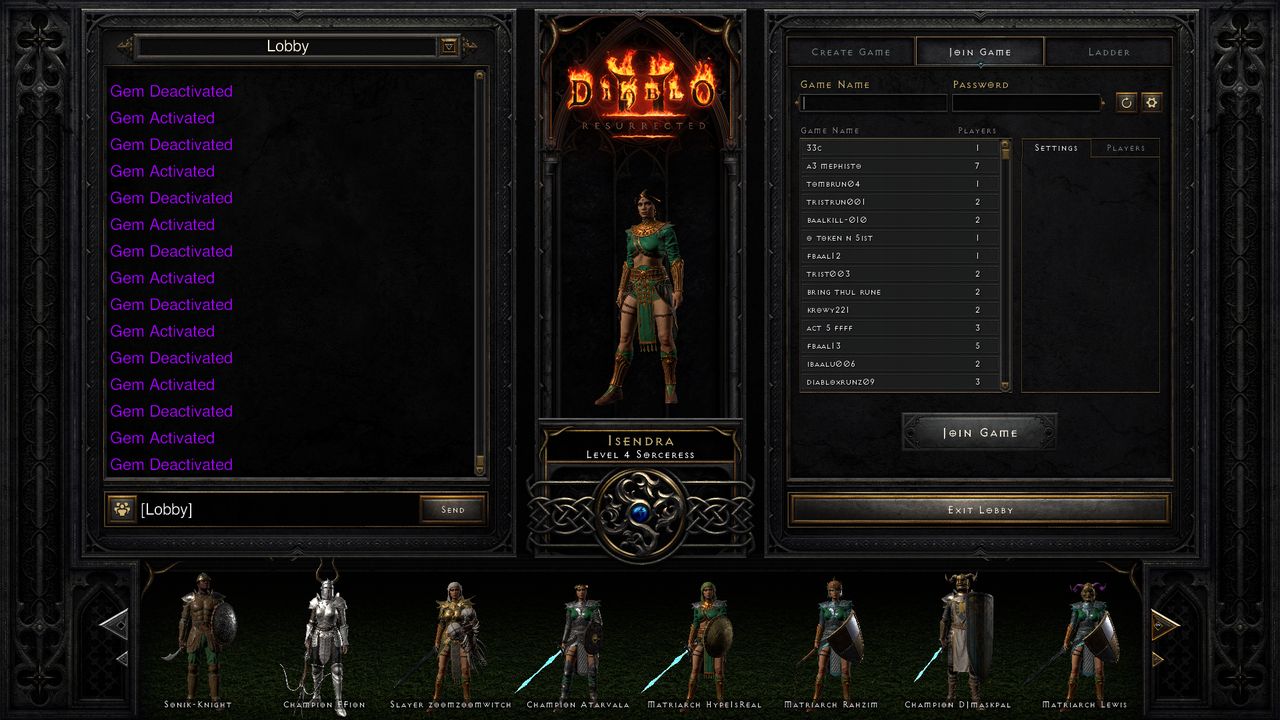
Task: Switch to the Players tab
Action: click(x=1125, y=148)
